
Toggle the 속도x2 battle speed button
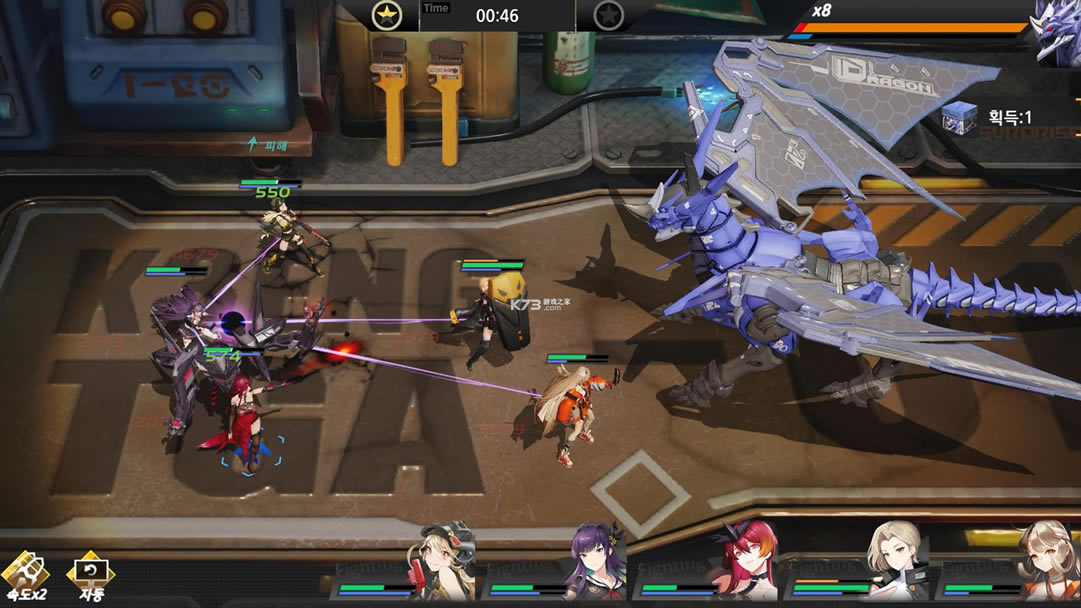pyautogui.click(x=25, y=577)
